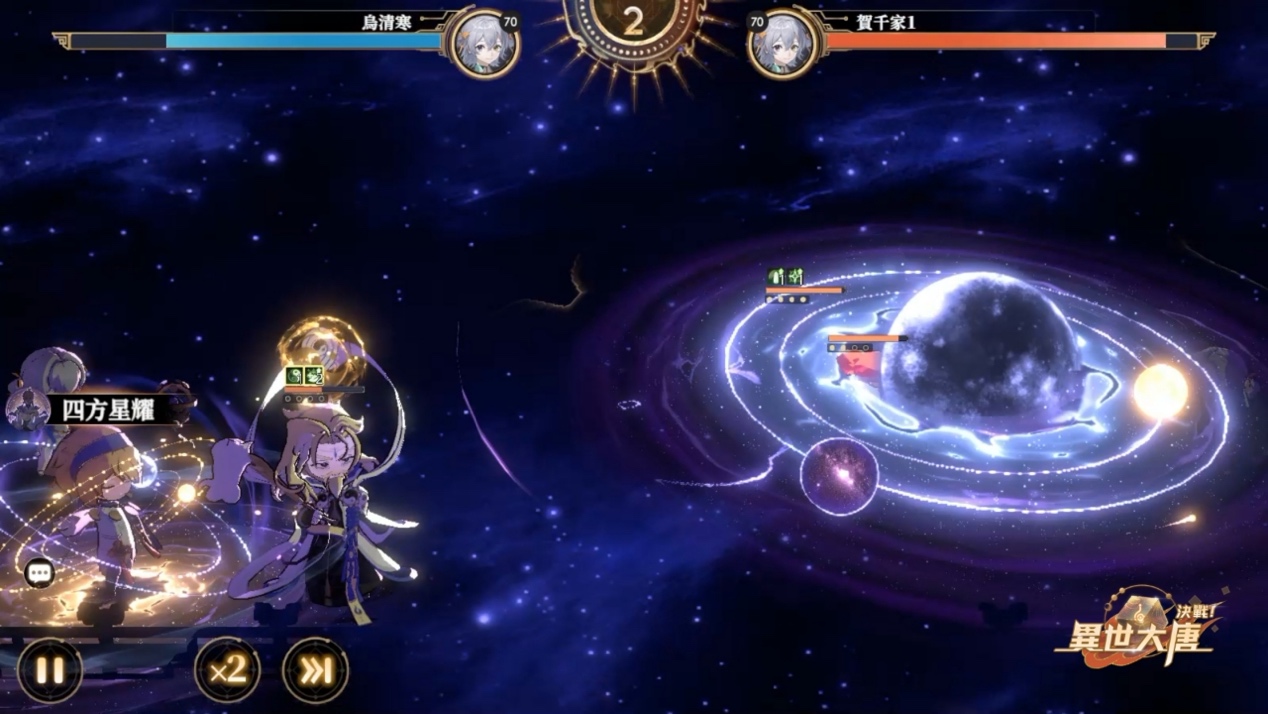Screen dimensions: 1268x714
Task: Open the chat speech bubble
Action: coord(39,573)
